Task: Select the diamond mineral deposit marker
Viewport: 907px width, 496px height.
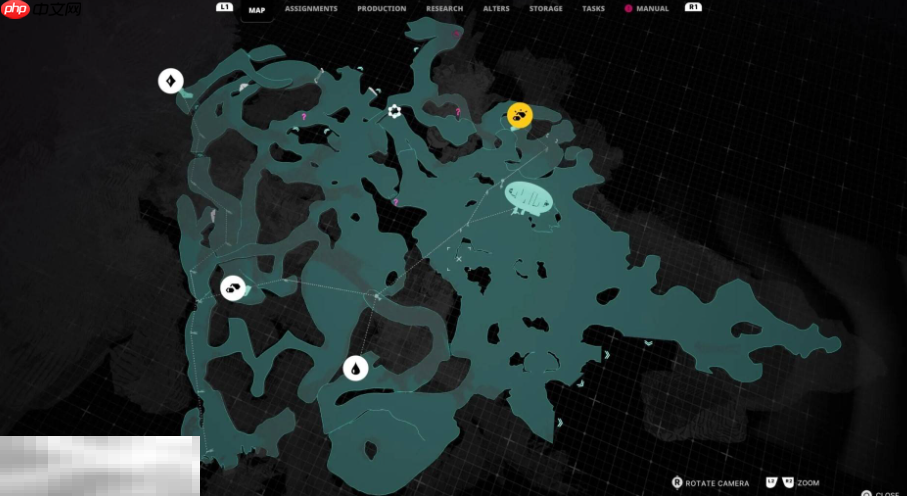Action: (171, 81)
